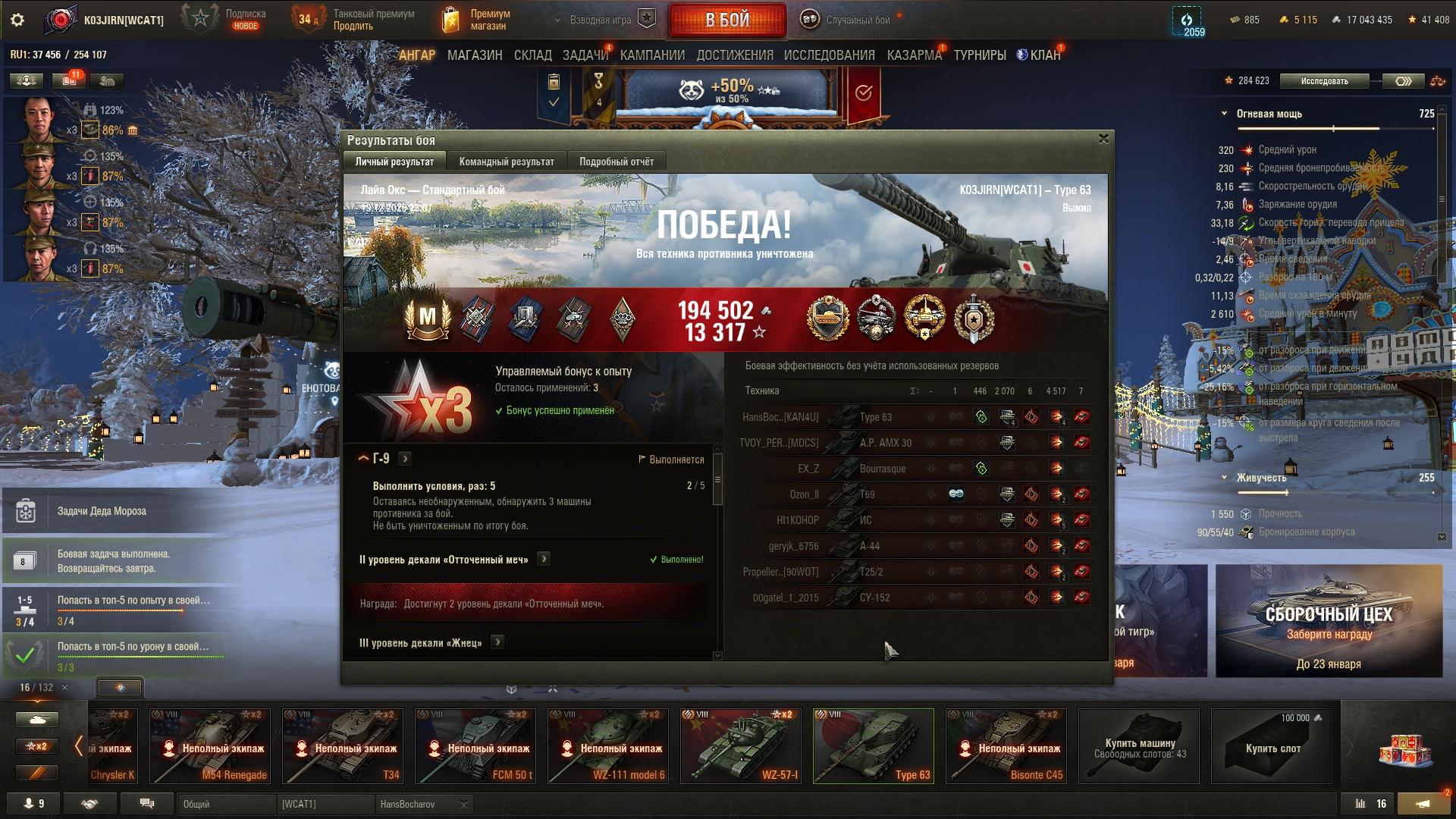Viewport: 1456px width, 819px height.
Task: Open the КАЗАРМА menu
Action: [914, 55]
